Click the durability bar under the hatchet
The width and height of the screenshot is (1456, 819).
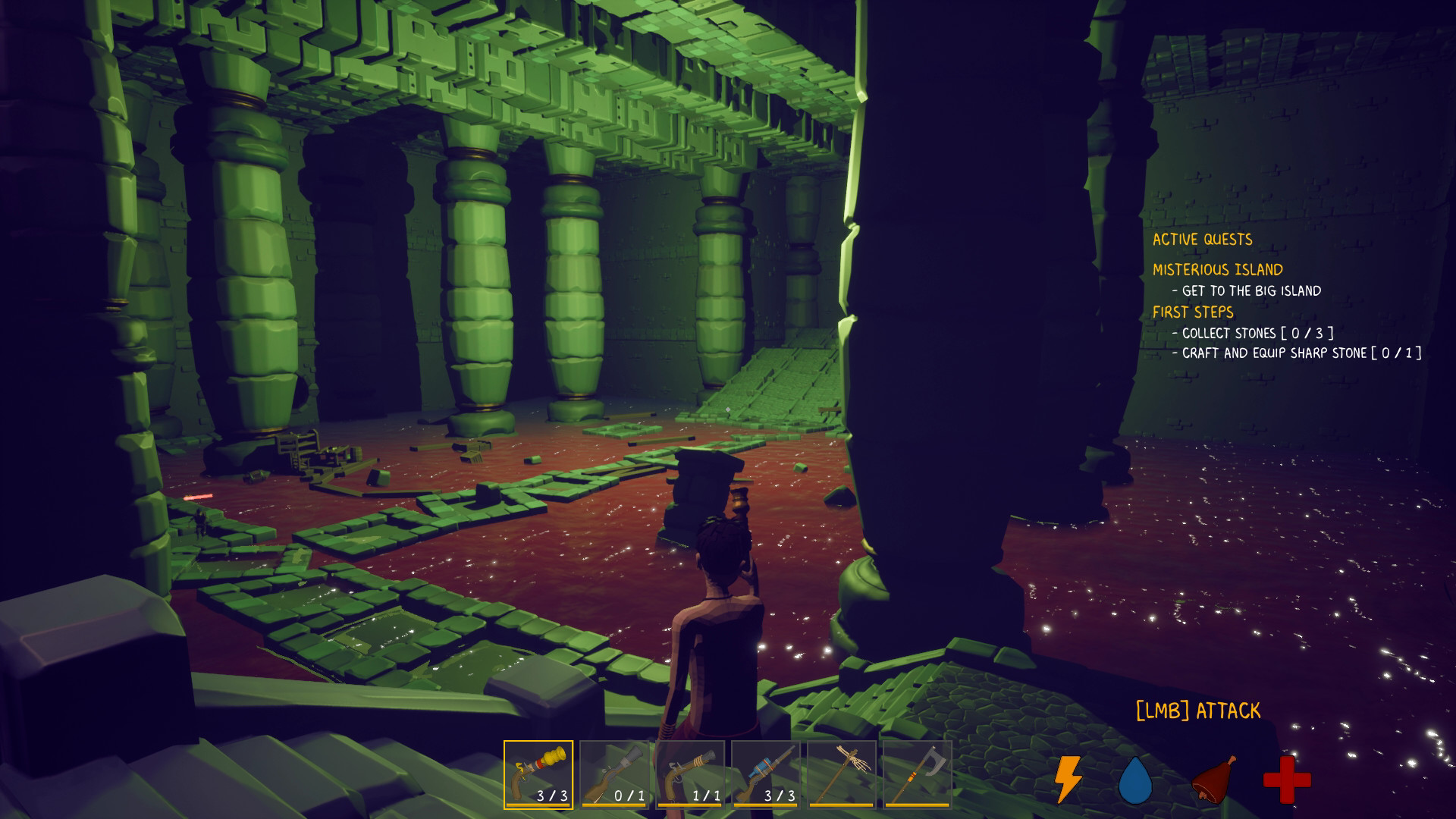point(917,802)
